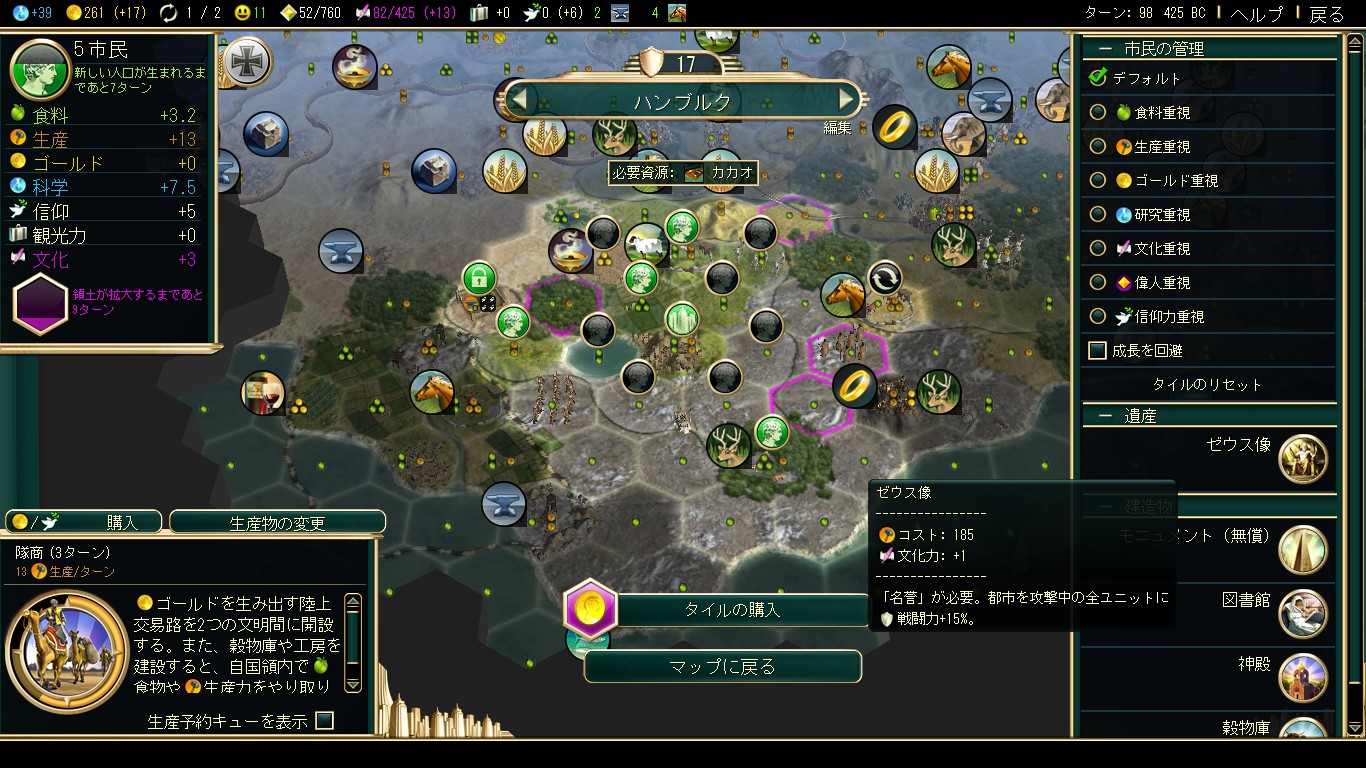Image resolution: width=1366 pixels, height=768 pixels.
Task: Choose 生産重視 production focus
Action: (1098, 147)
